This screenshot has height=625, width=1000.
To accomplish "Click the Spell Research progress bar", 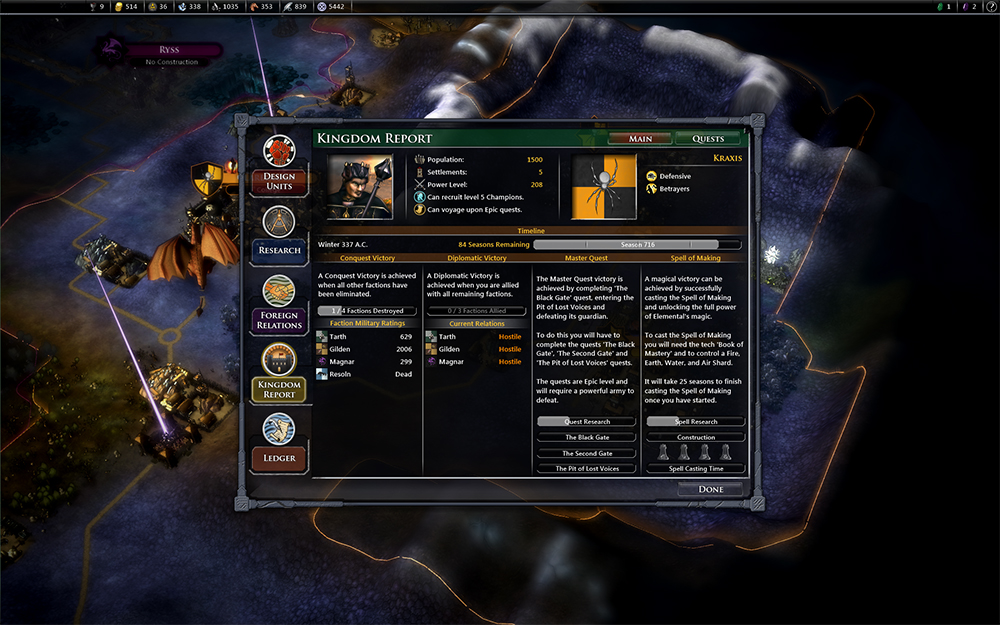I will coord(695,422).
